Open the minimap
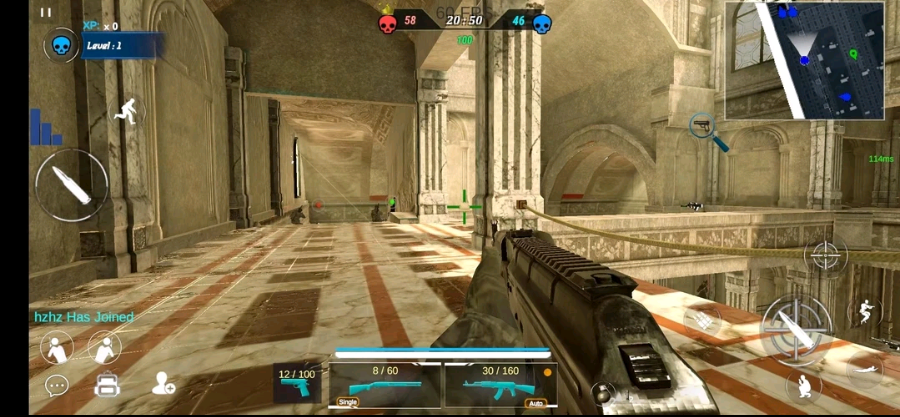The image size is (900, 417). click(x=805, y=60)
